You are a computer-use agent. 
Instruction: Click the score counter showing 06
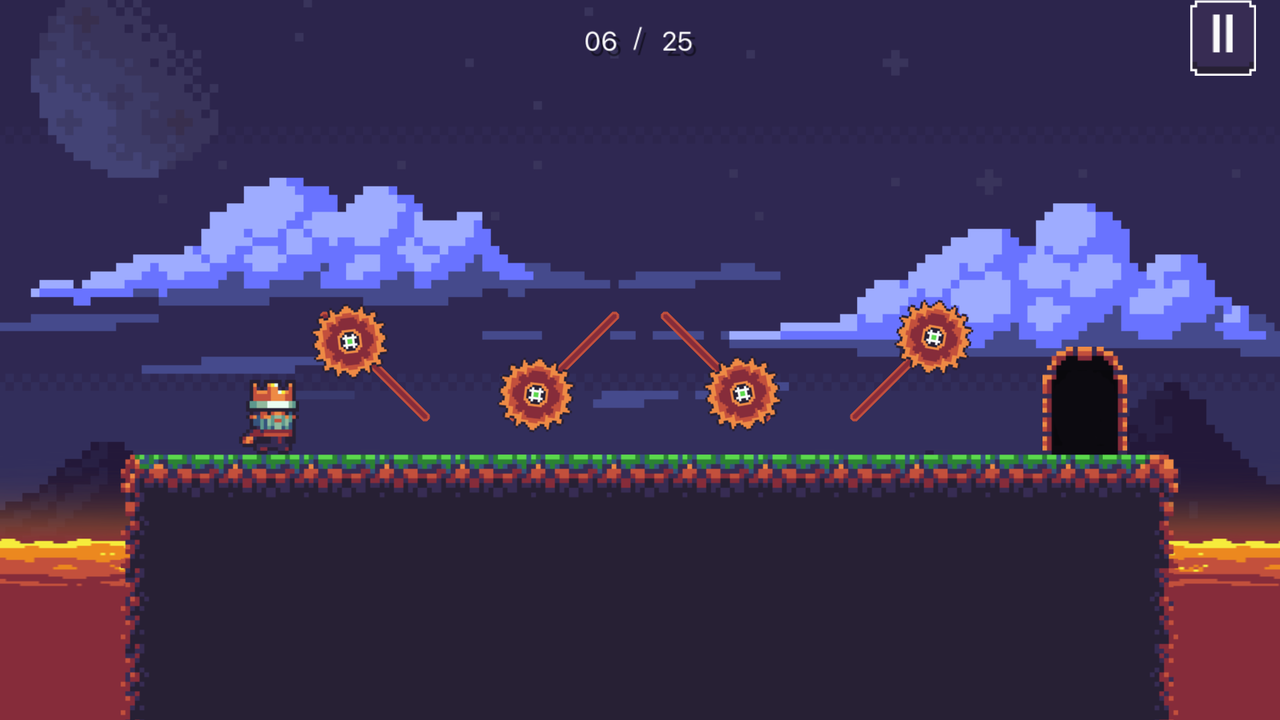point(601,42)
